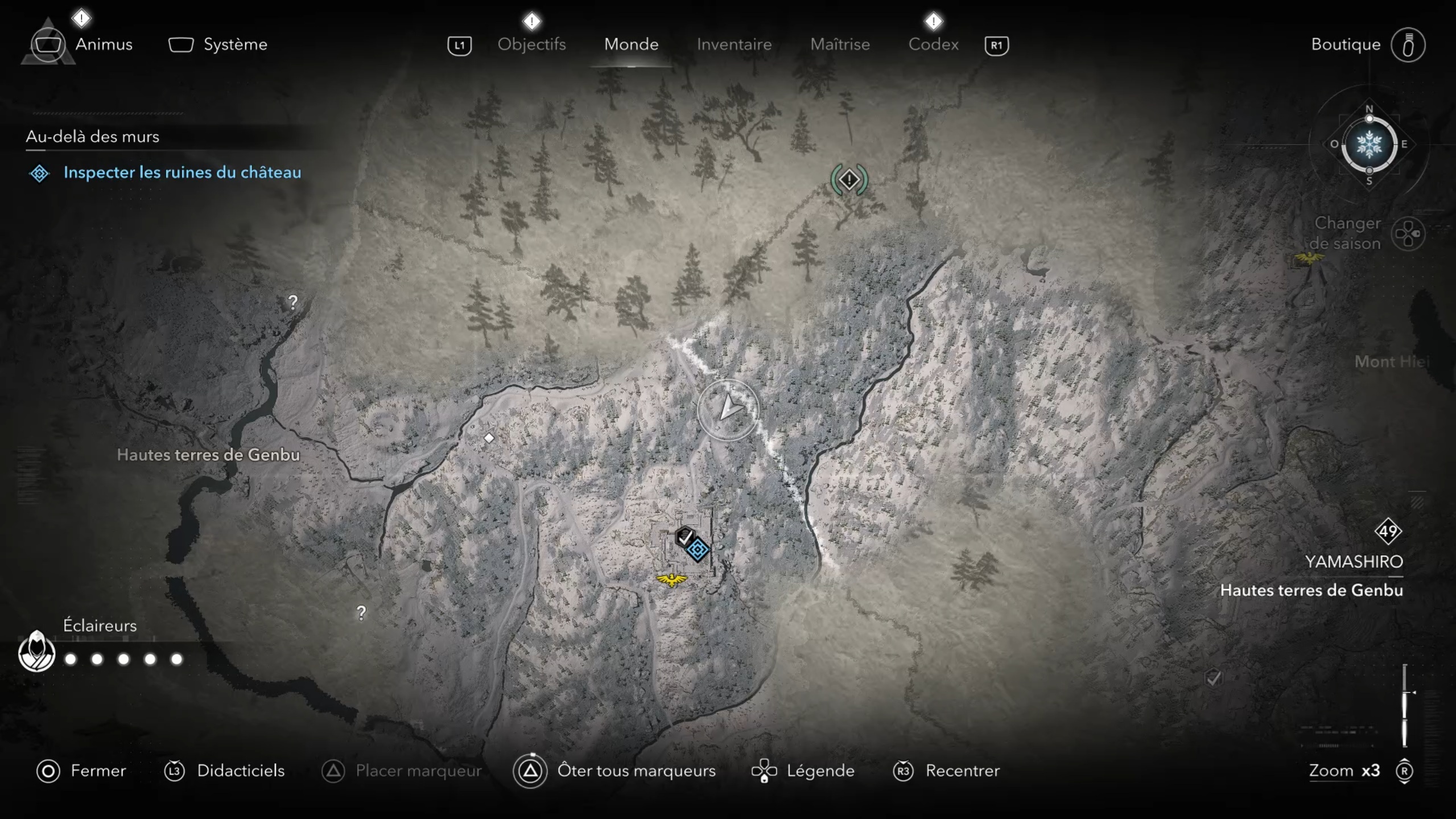The width and height of the screenshot is (1456, 819).
Task: Open the Inventaire tab
Action: coord(734,44)
